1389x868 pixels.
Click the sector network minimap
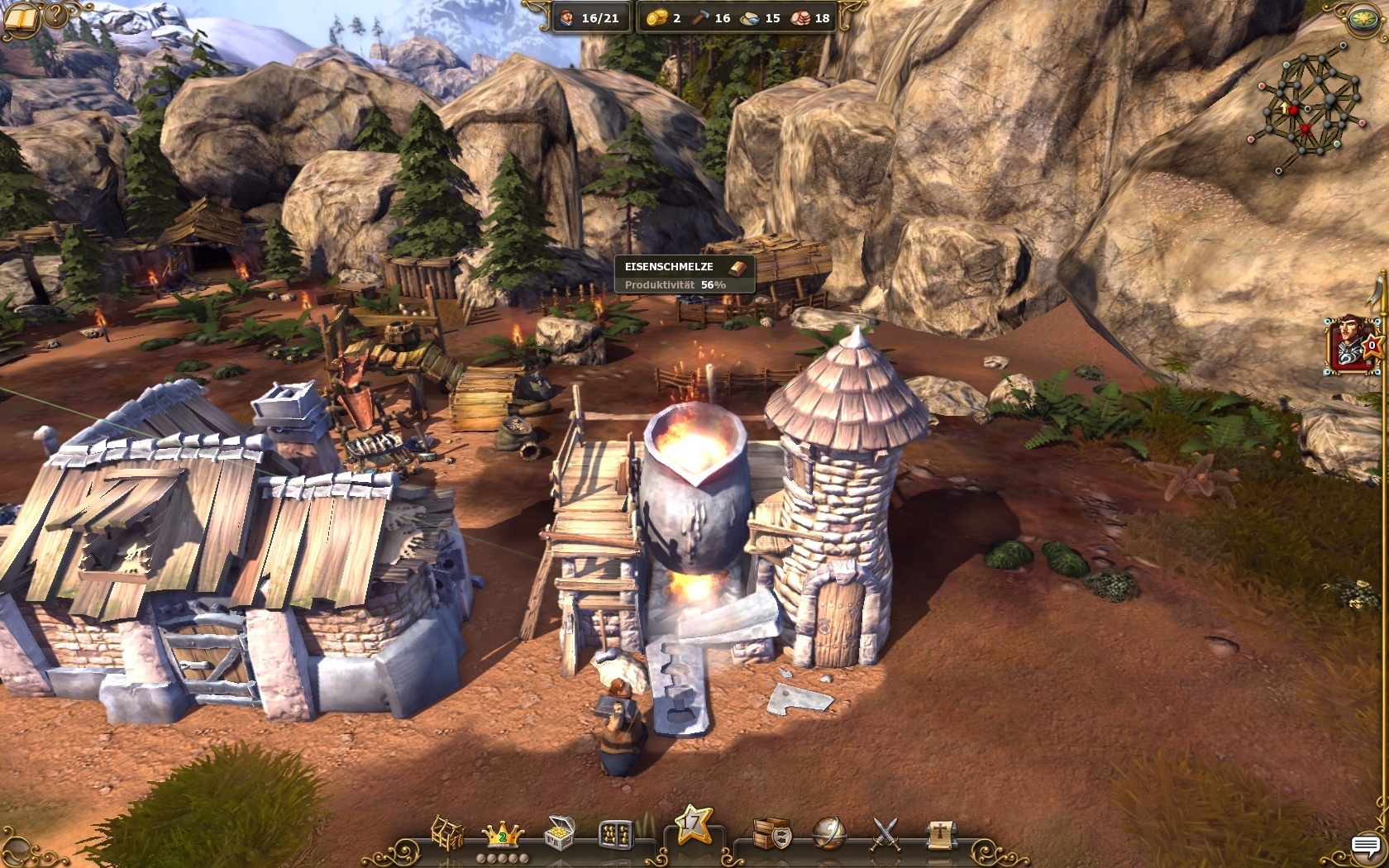pos(1308,107)
